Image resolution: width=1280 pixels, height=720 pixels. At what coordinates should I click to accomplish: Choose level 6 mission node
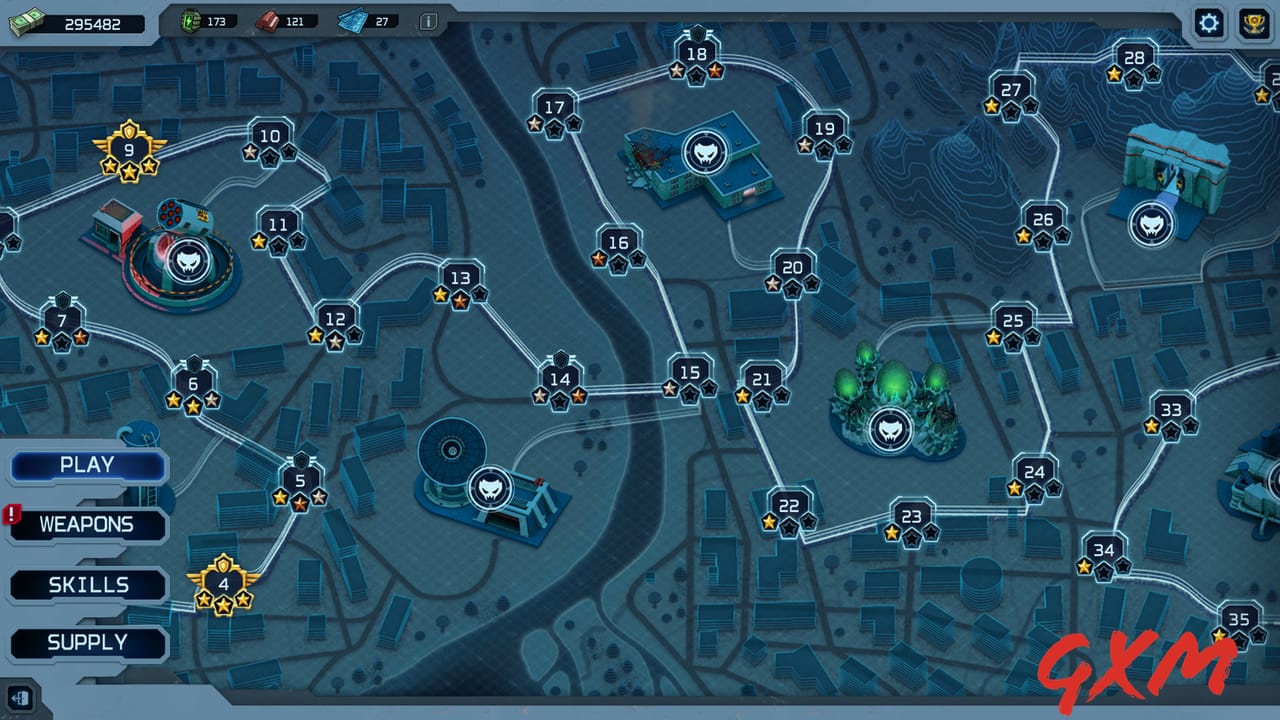[x=193, y=385]
